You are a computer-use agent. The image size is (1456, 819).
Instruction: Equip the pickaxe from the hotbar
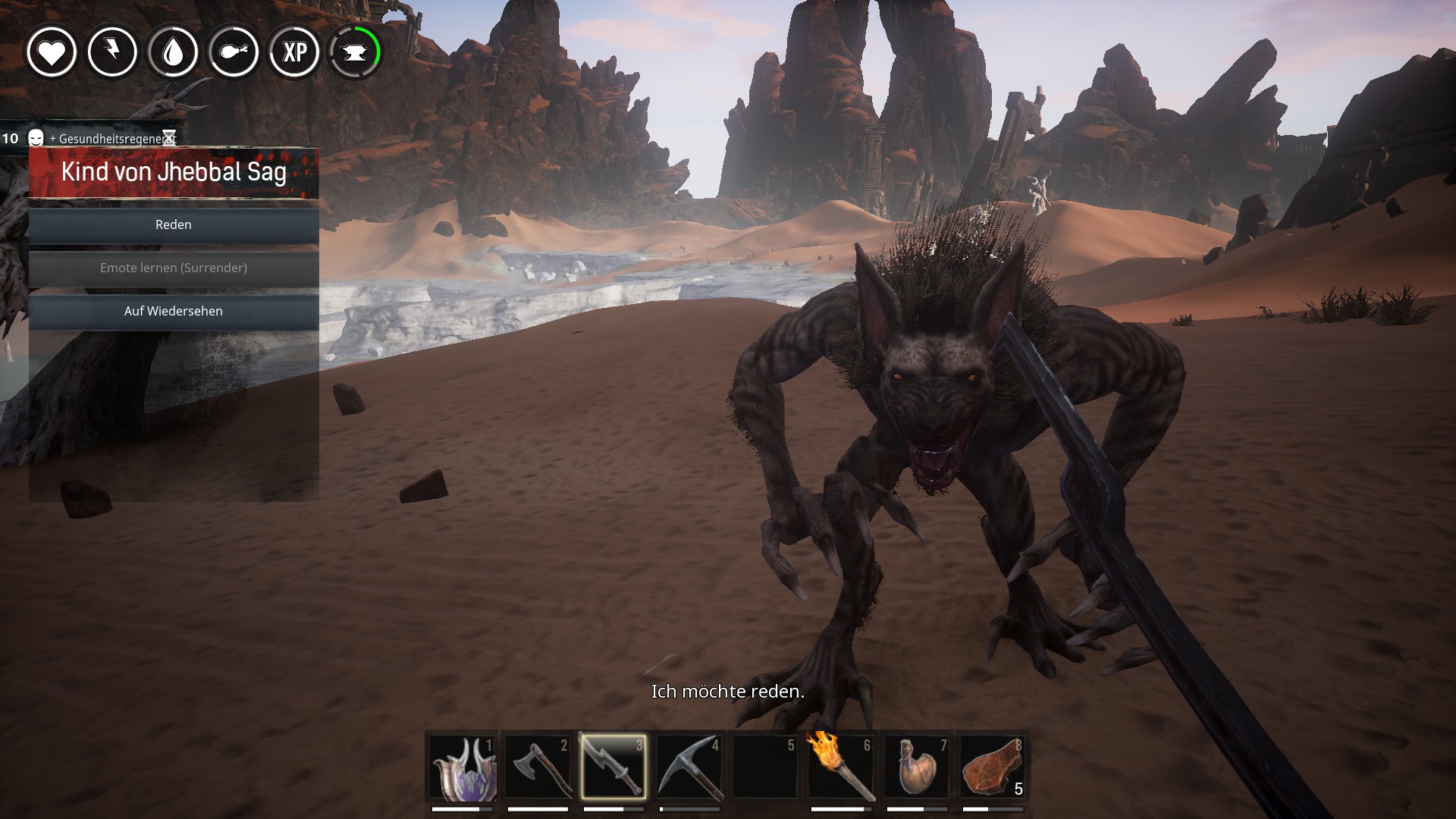[x=690, y=767]
